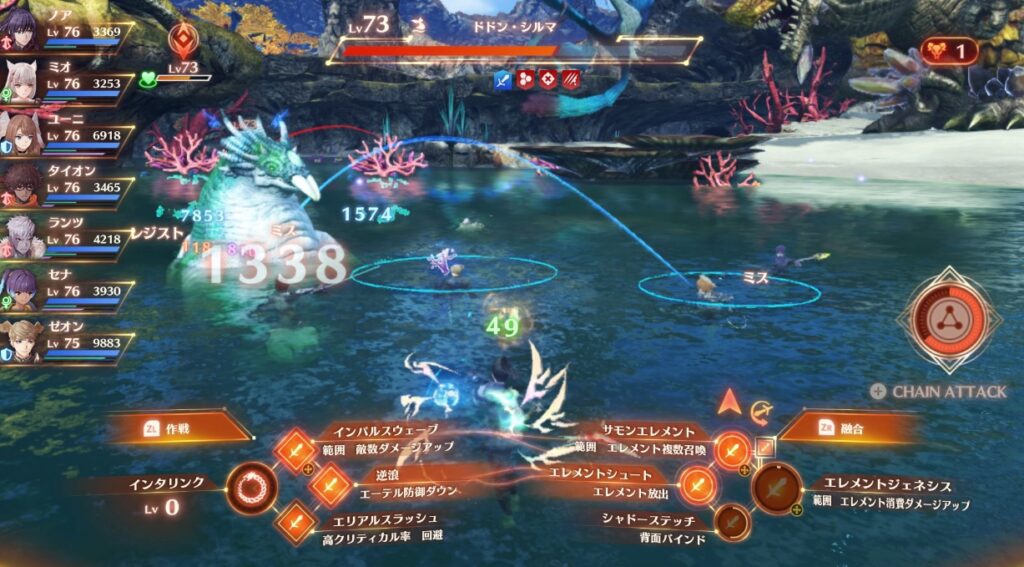
Task: Click the ドドン・シルマ enemy target bar
Action: pyautogui.click(x=513, y=49)
